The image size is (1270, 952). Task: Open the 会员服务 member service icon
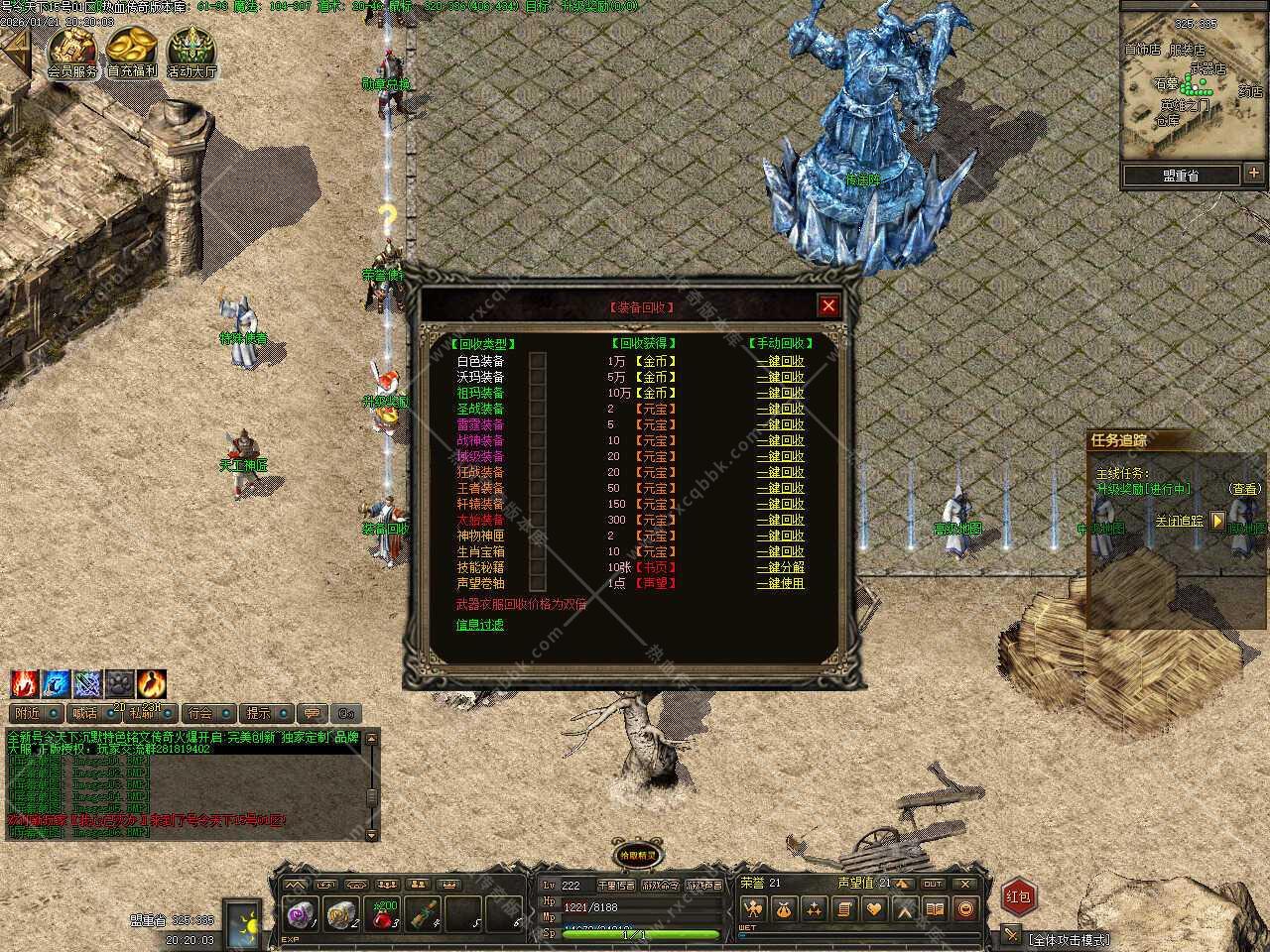pyautogui.click(x=72, y=52)
